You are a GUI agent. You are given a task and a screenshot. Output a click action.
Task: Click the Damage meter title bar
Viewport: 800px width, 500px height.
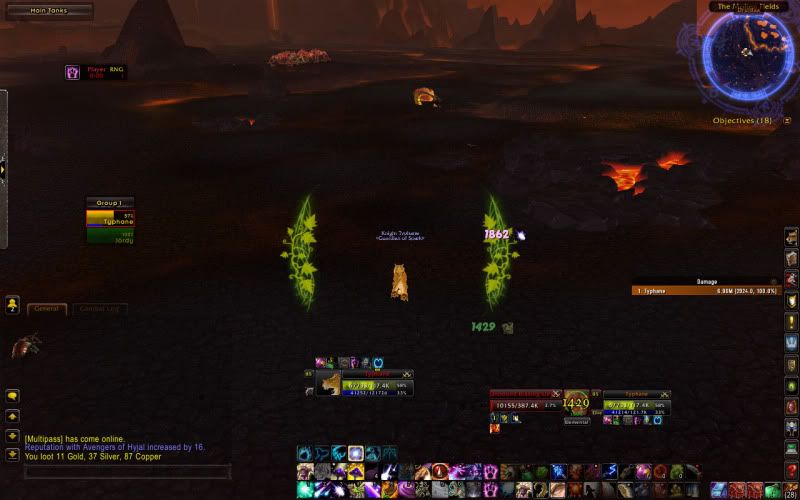click(706, 281)
